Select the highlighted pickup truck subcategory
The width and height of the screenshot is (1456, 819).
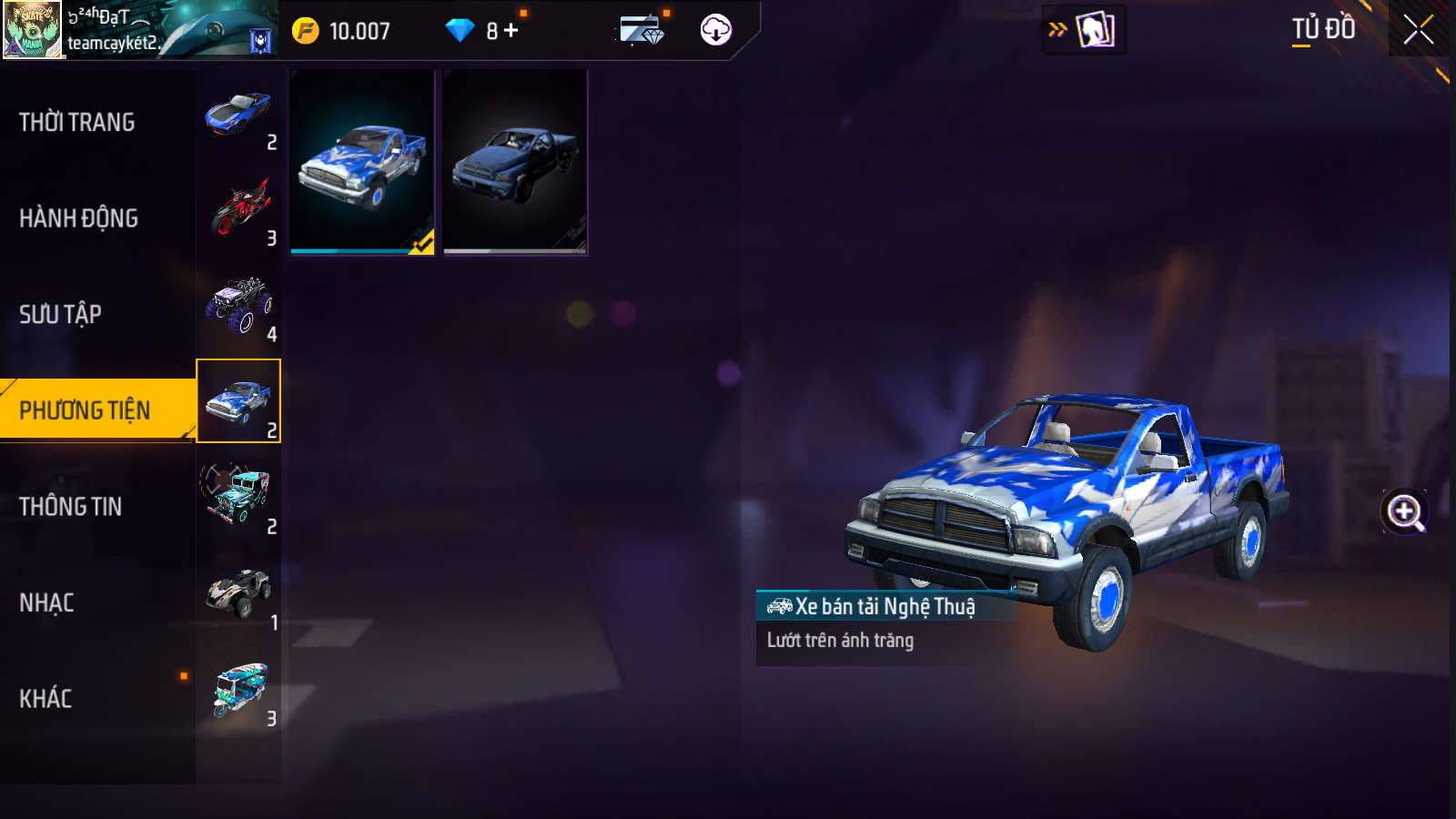point(238,401)
